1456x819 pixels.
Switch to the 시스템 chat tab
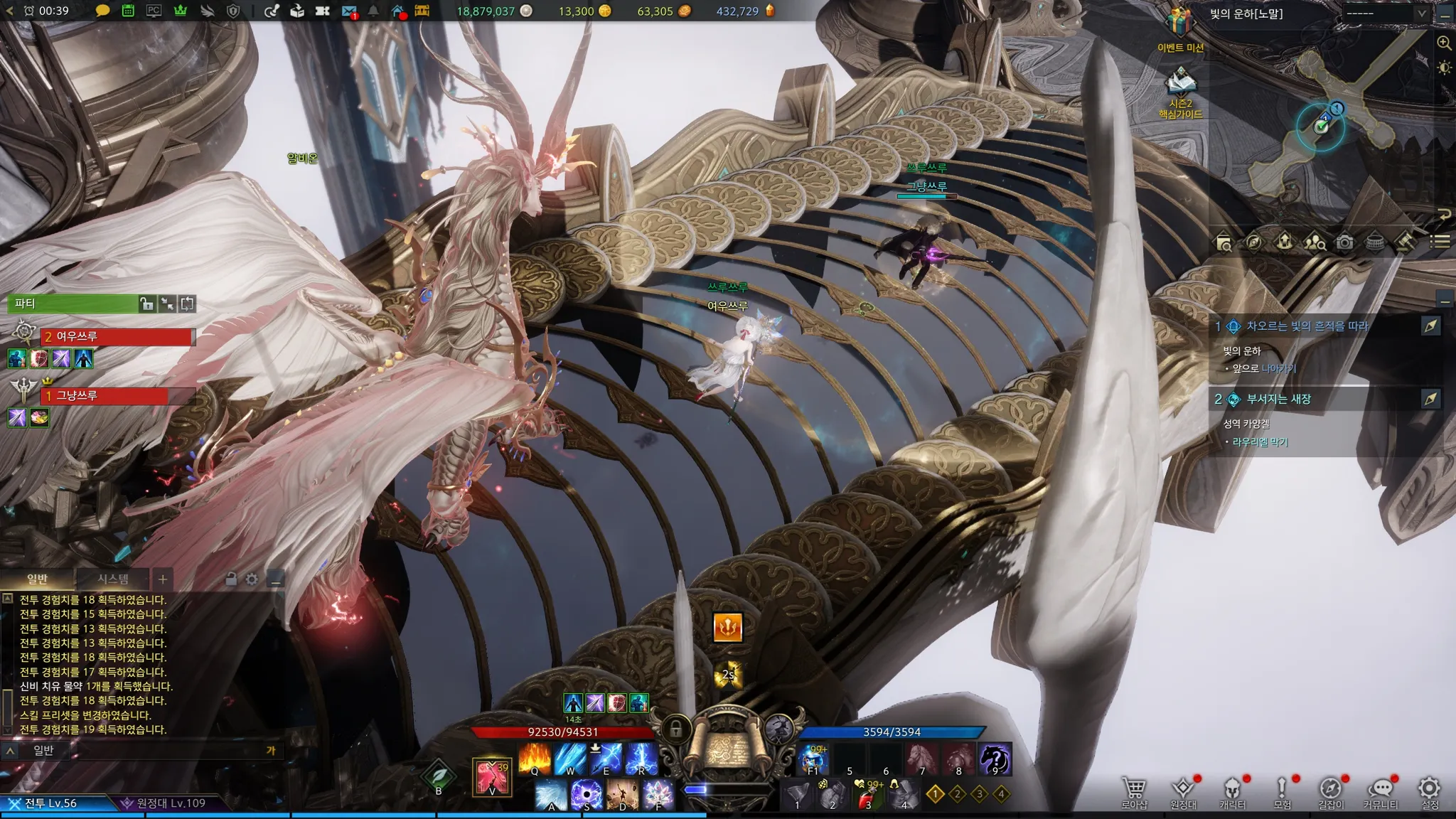click(x=113, y=579)
